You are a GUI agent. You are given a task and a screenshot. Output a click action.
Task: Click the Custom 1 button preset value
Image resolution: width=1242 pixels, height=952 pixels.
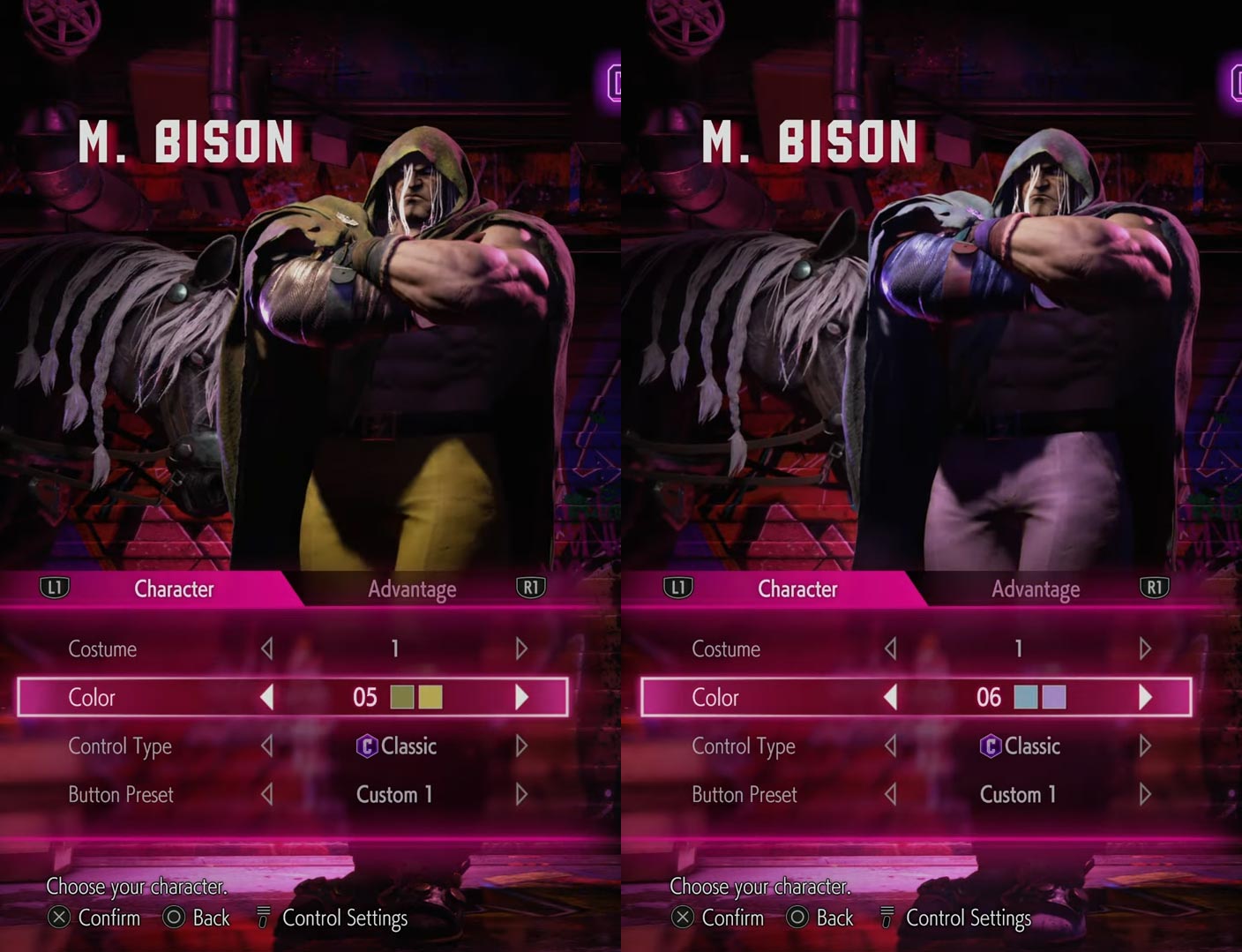click(x=394, y=794)
